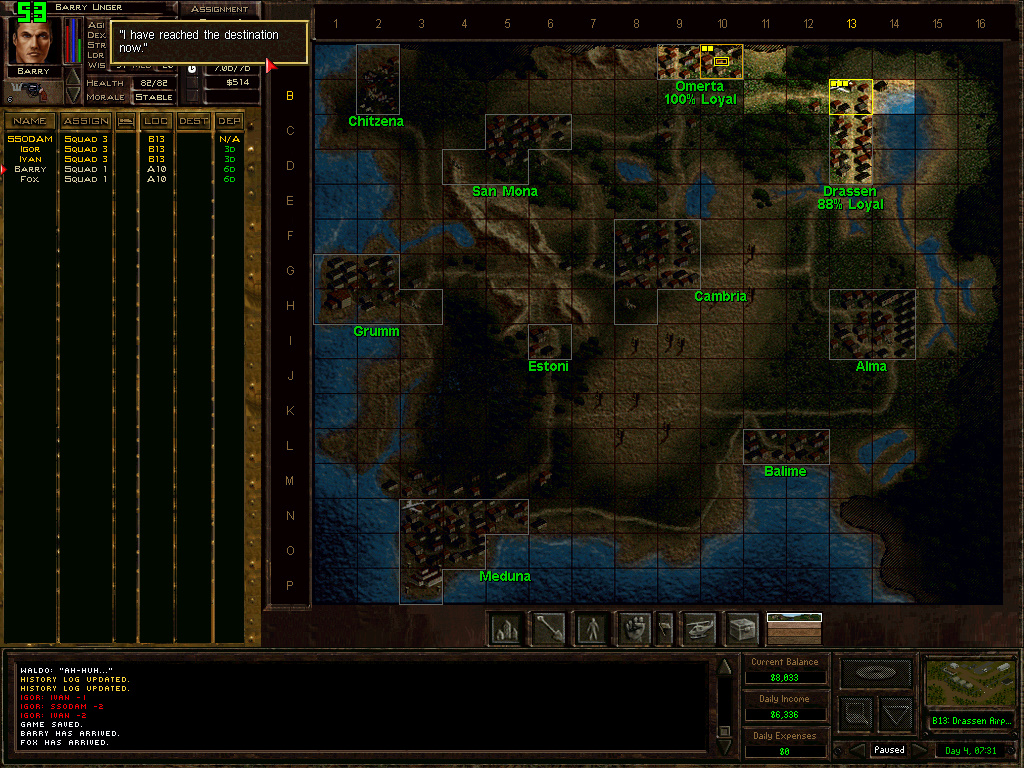
Task: Sort the team list by Loc column
Action: click(x=156, y=121)
